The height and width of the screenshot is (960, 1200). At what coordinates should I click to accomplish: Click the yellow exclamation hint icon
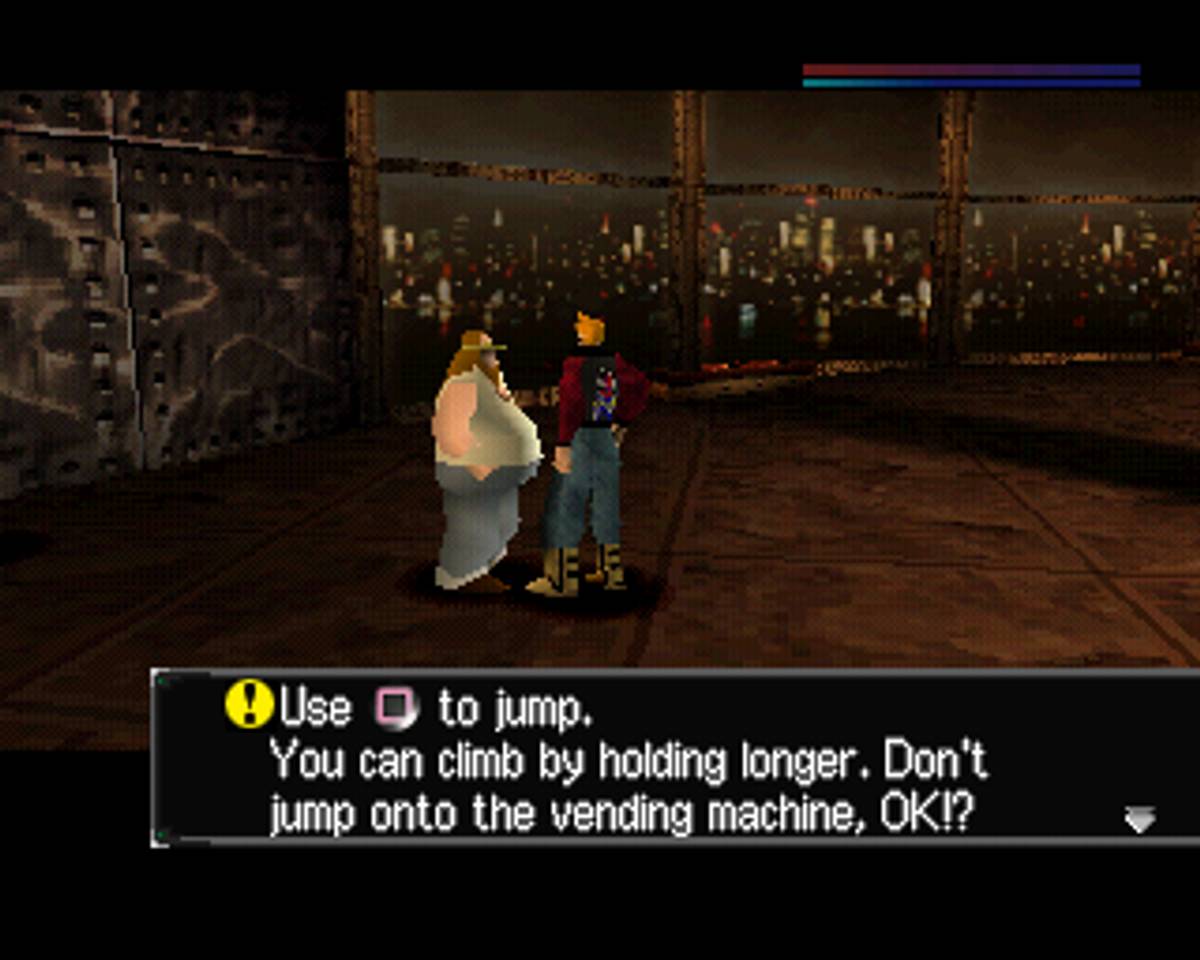(x=249, y=703)
